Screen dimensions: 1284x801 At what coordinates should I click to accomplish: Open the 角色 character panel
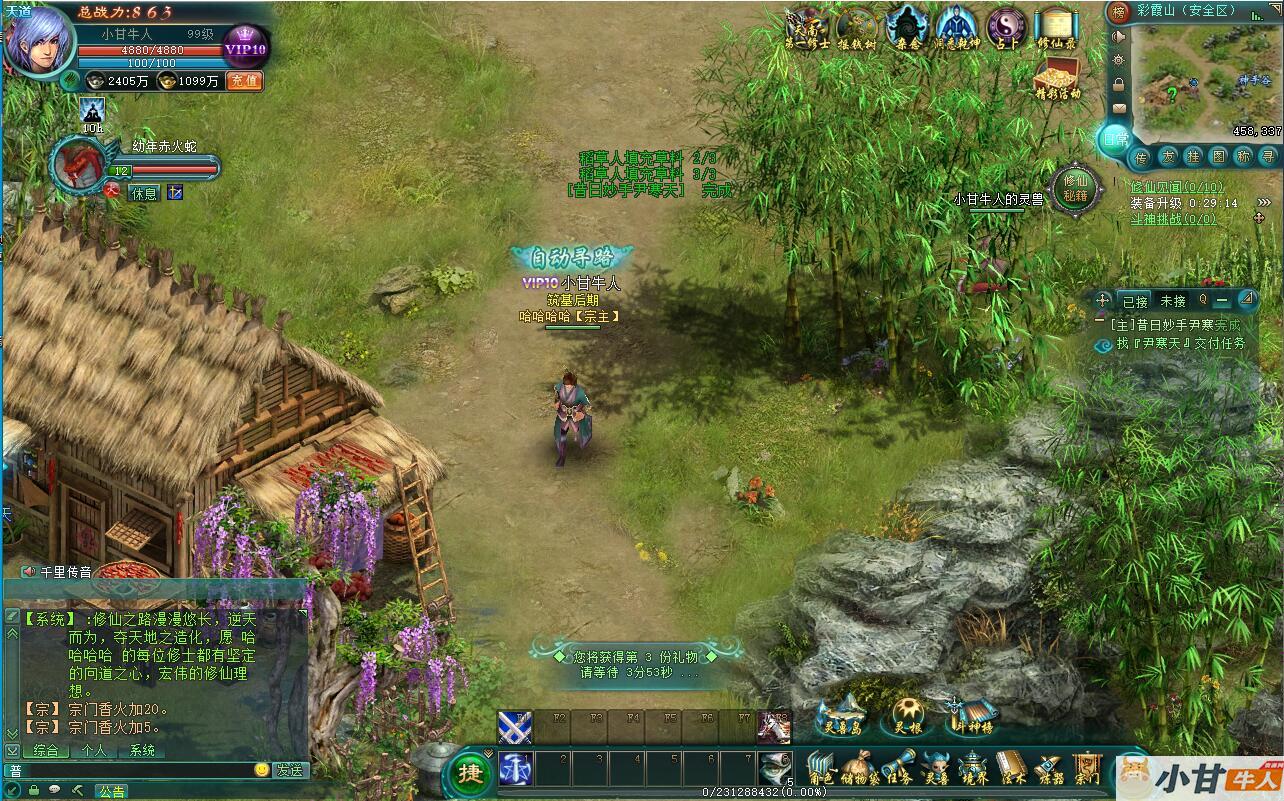pyautogui.click(x=821, y=768)
